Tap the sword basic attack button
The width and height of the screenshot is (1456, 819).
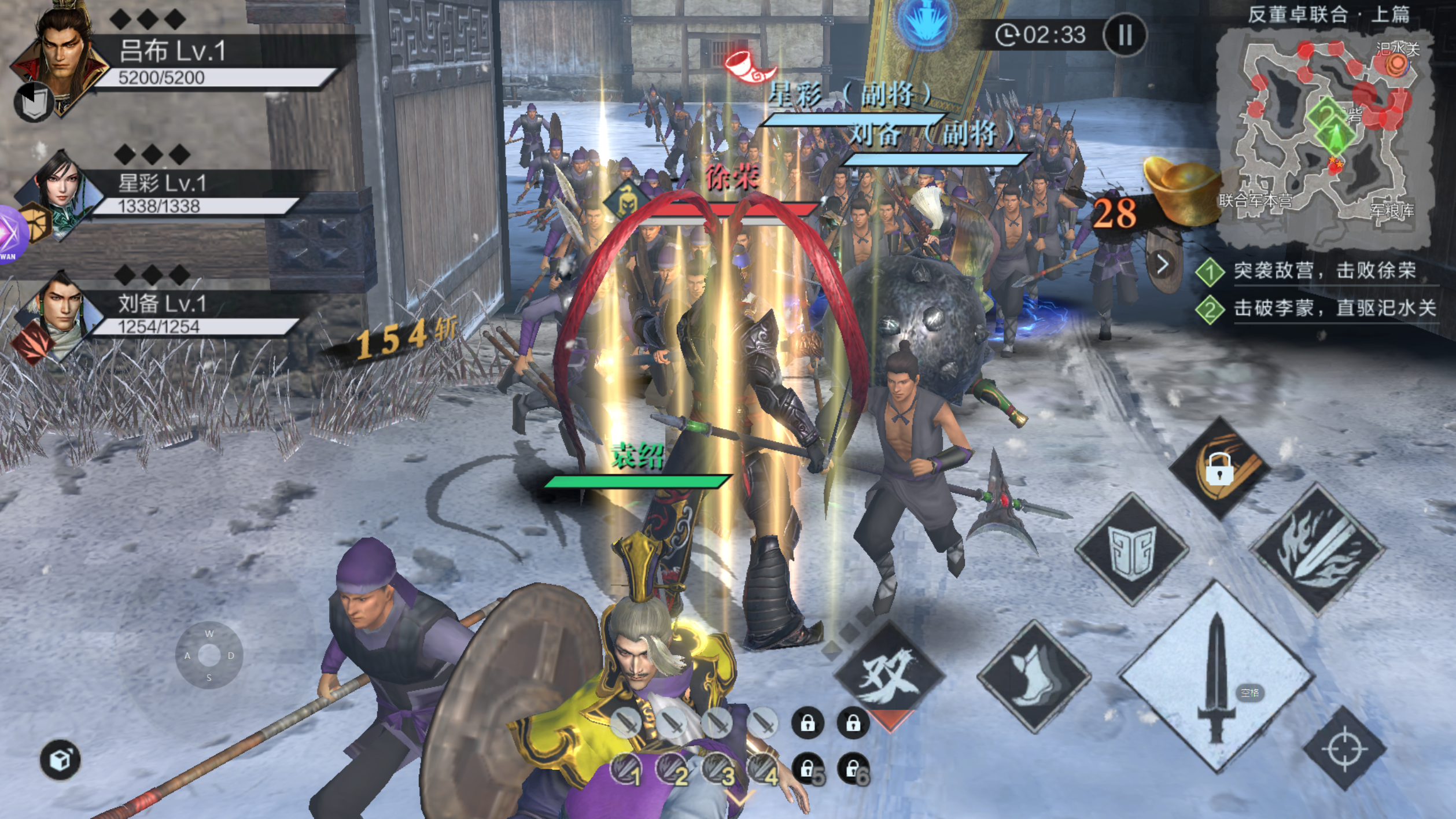[x=1217, y=677]
